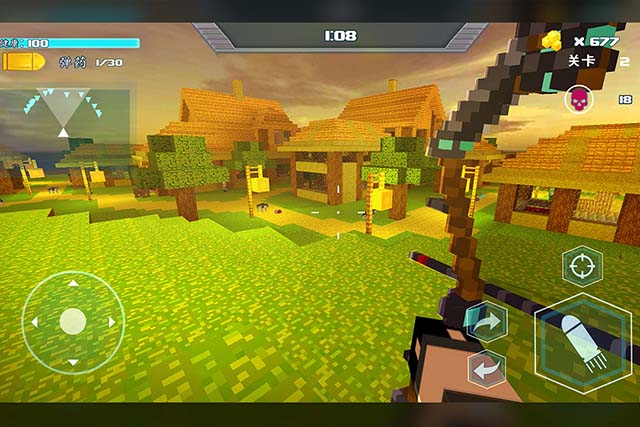The height and width of the screenshot is (427, 640).
Task: Click the virtual movement joystick
Action: click(x=72, y=322)
